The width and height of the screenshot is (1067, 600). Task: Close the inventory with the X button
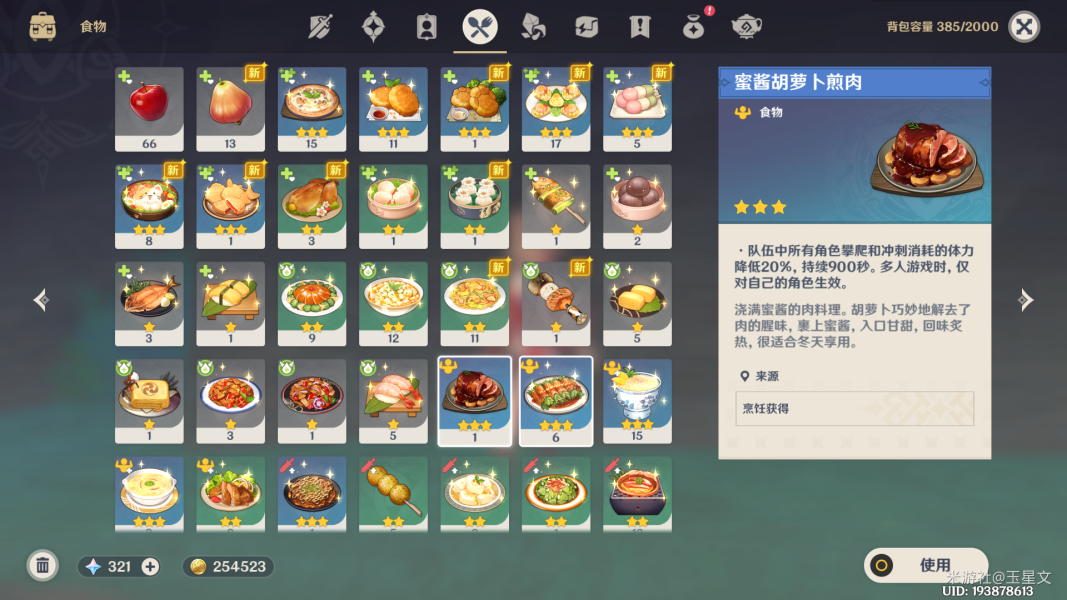(x=1023, y=27)
